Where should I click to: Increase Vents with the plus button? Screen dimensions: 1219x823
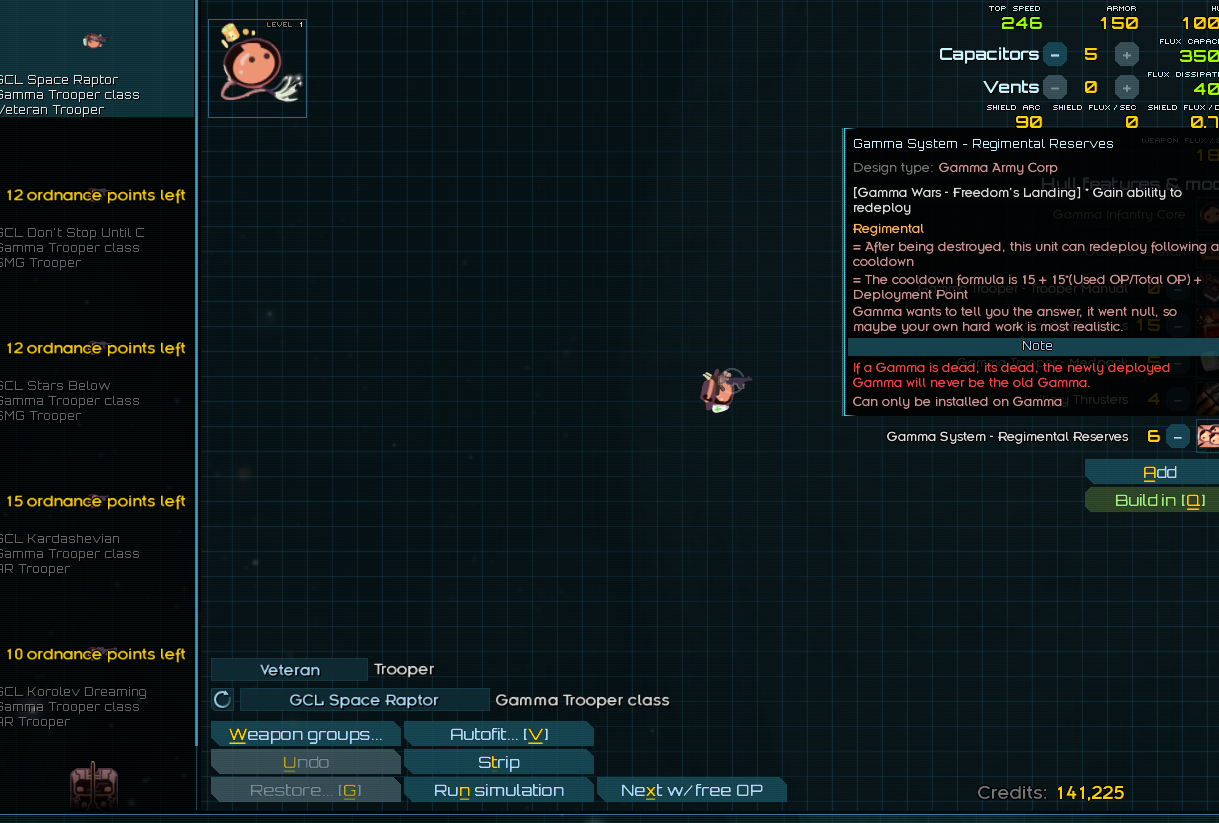tap(1127, 87)
